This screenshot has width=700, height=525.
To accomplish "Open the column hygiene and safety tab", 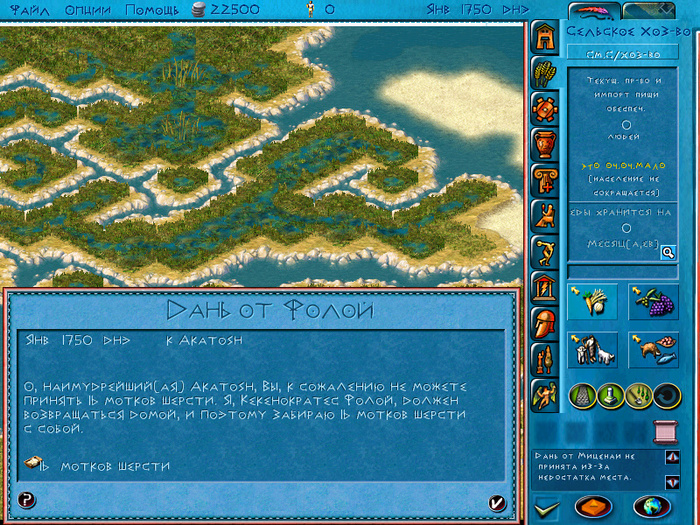I will [544, 180].
